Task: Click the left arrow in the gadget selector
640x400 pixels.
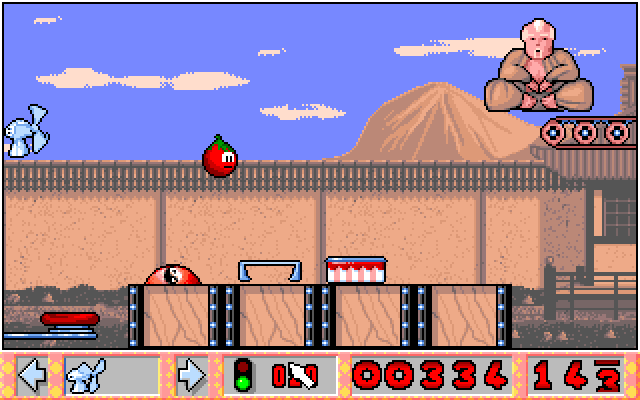Action: [x=33, y=376]
